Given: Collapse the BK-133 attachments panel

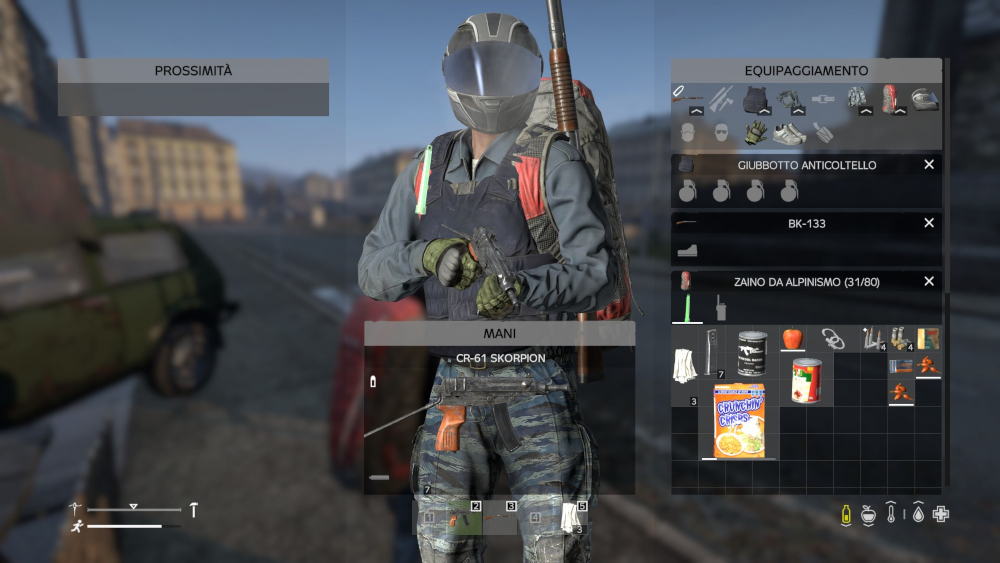Looking at the screenshot, I should click(929, 223).
